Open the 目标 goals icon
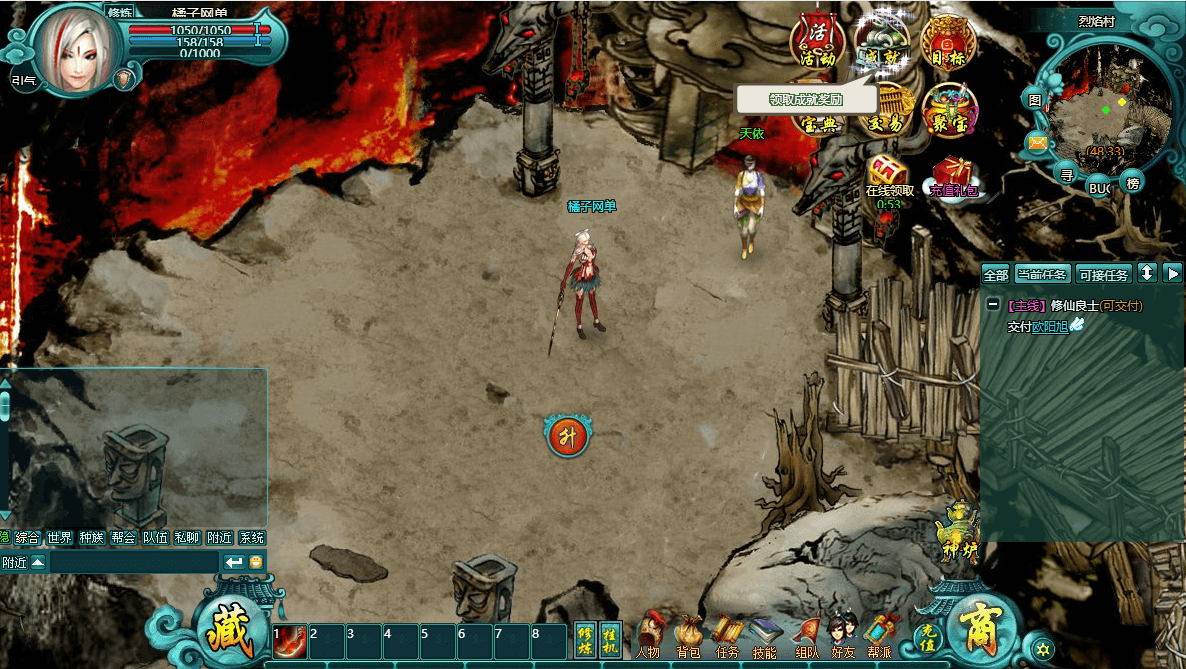Viewport: 1186px width, 669px height. 947,42
